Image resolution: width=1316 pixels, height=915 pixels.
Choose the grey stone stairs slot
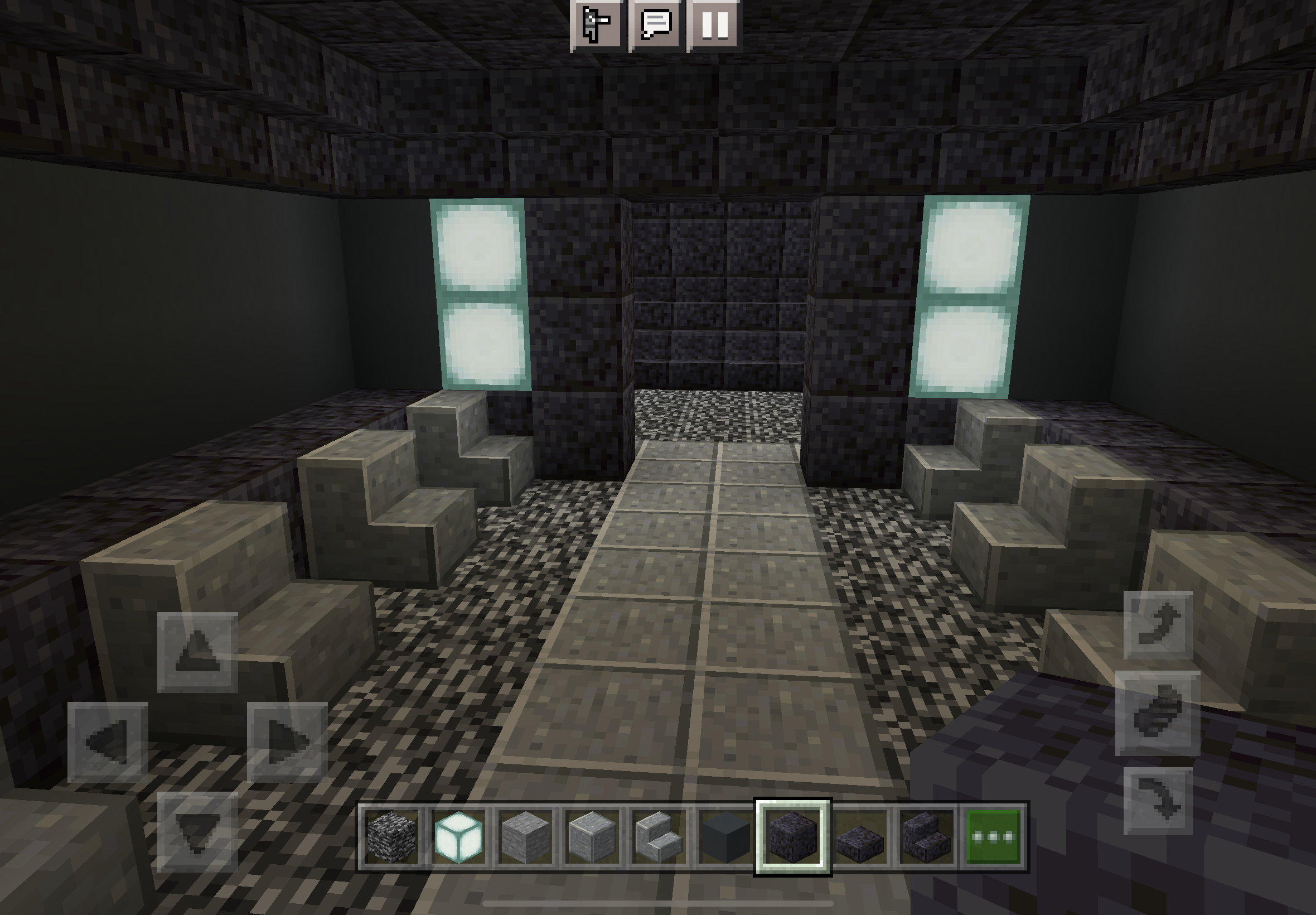pos(659,836)
